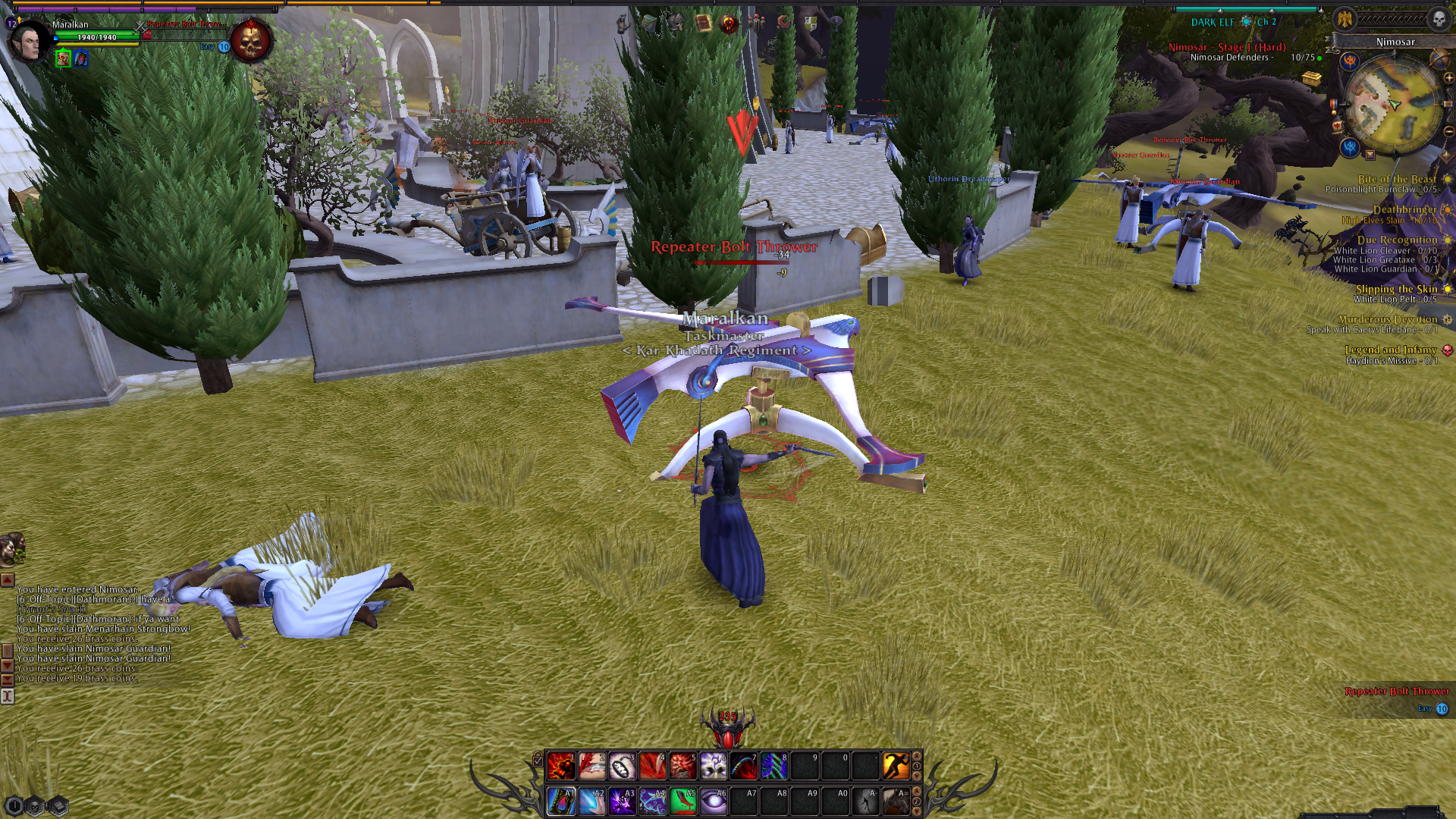Open the group panel icon showing three figures
This screenshot has width=1456, height=819.
point(757,24)
